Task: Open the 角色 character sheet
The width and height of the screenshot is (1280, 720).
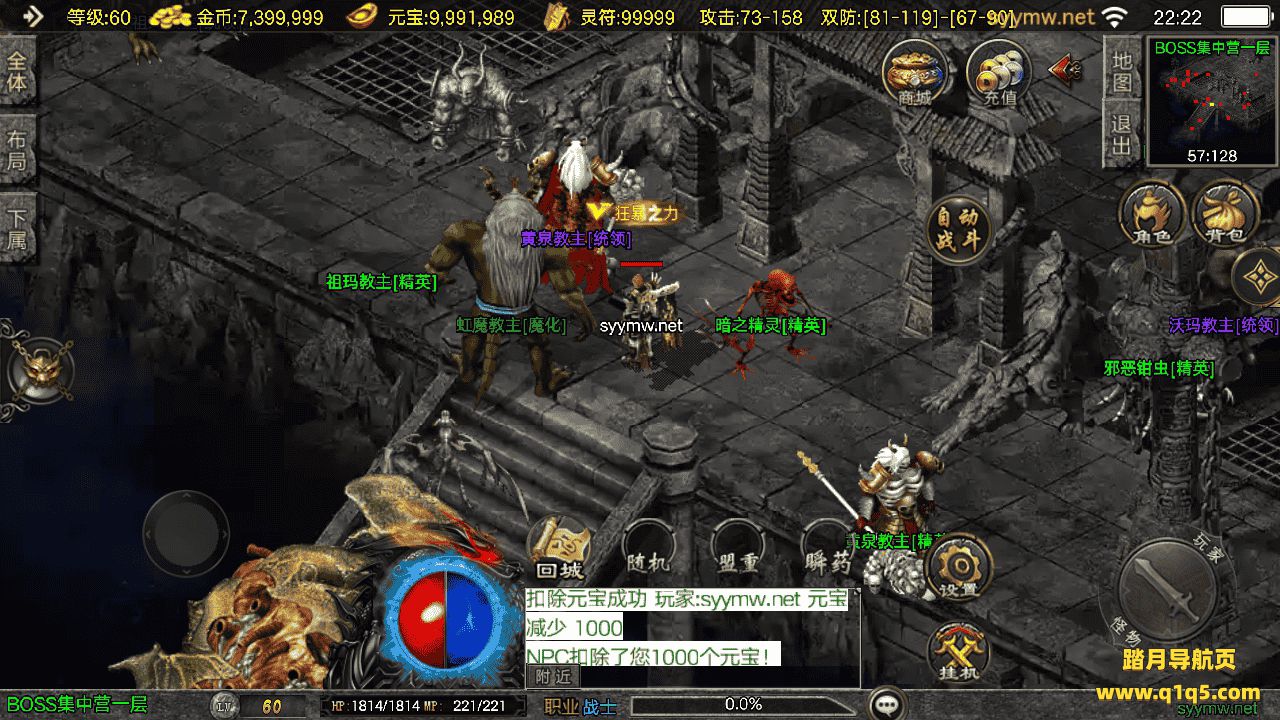Action: (x=1152, y=213)
